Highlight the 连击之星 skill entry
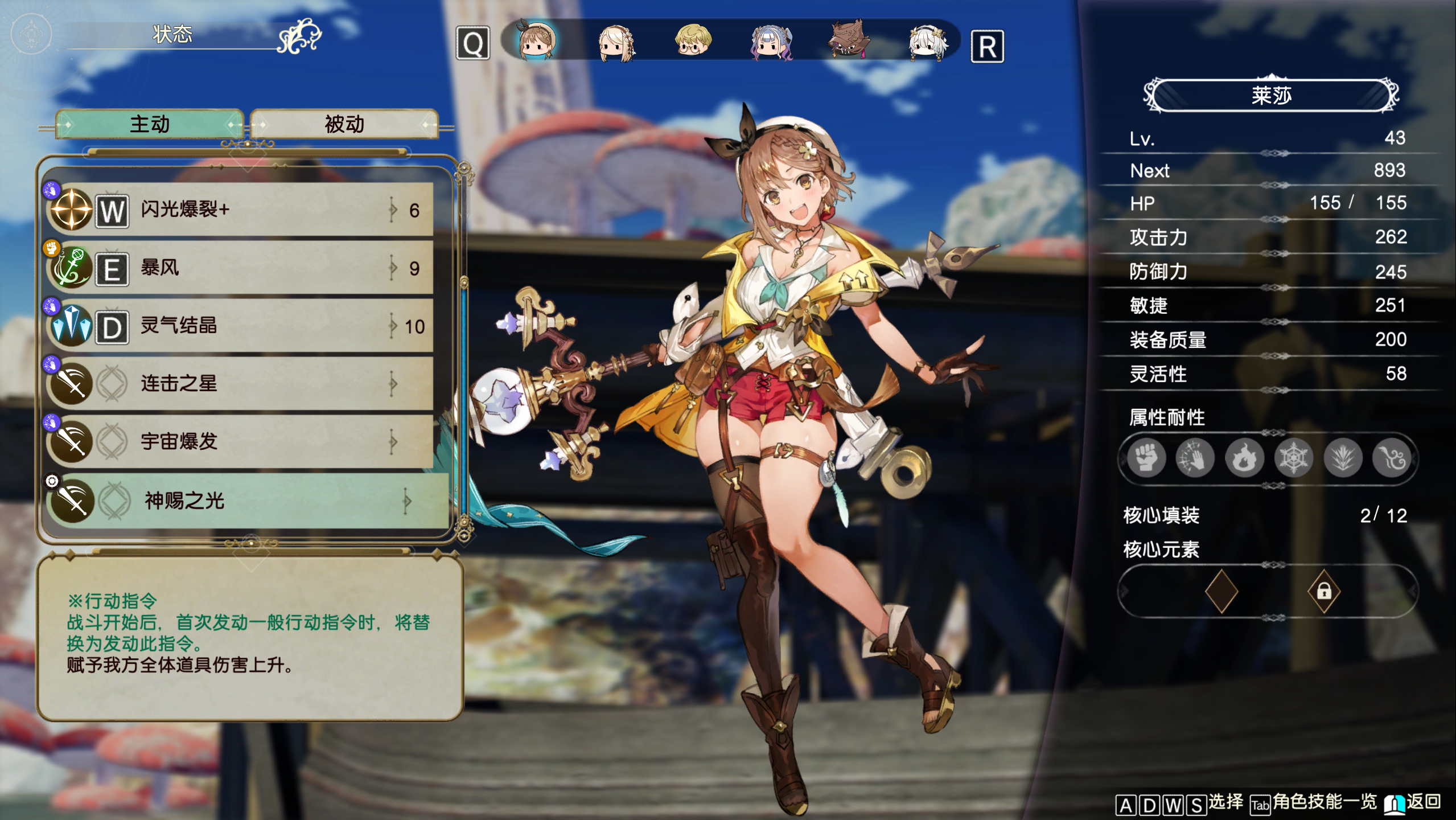Screen dimensions: 1456x820 point(239,383)
